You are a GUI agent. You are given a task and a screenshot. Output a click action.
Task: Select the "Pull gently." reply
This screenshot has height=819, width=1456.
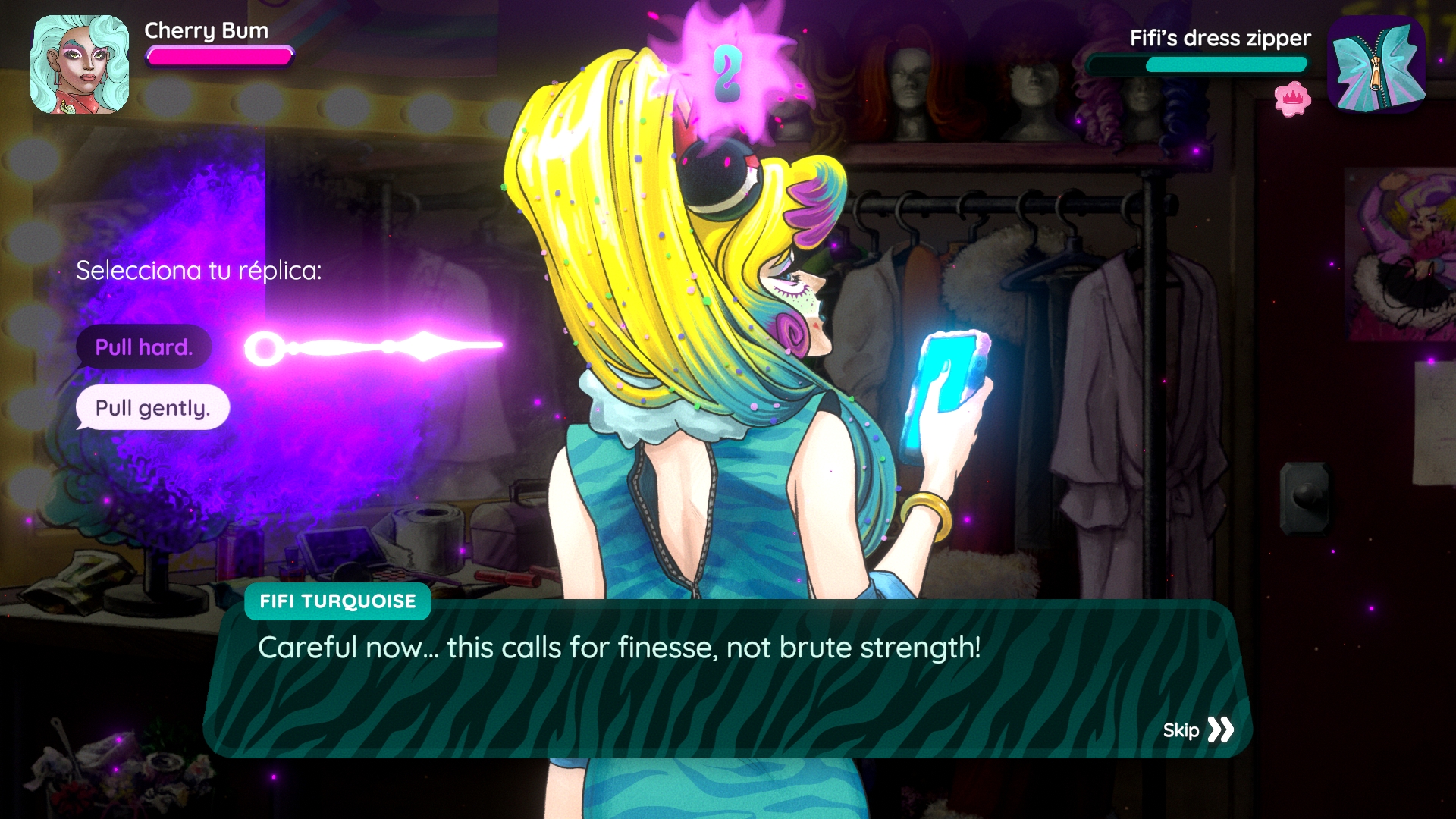(x=152, y=408)
